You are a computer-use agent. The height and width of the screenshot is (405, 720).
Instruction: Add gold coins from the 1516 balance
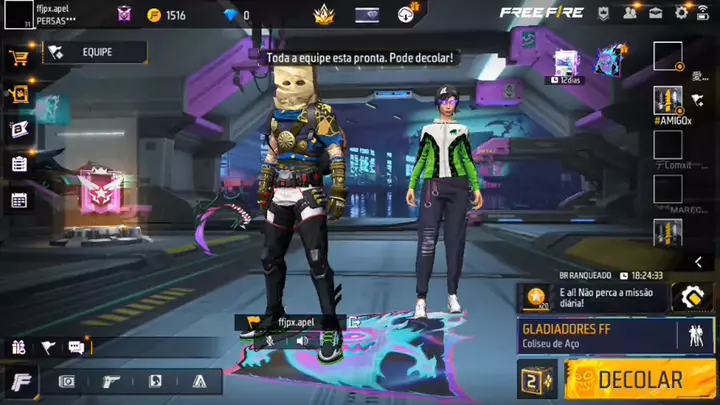tap(154, 15)
